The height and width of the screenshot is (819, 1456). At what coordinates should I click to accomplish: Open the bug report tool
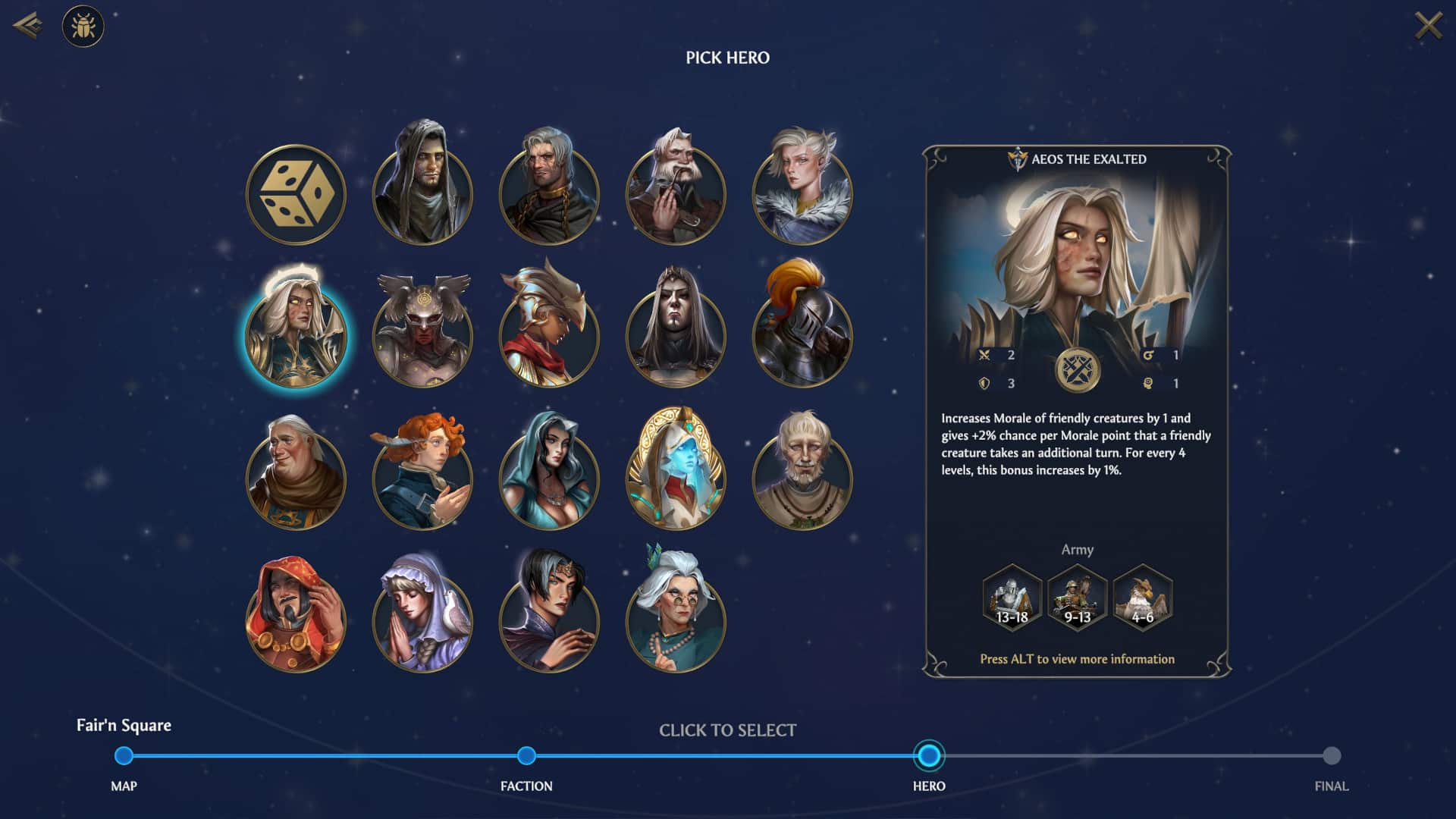point(83,27)
